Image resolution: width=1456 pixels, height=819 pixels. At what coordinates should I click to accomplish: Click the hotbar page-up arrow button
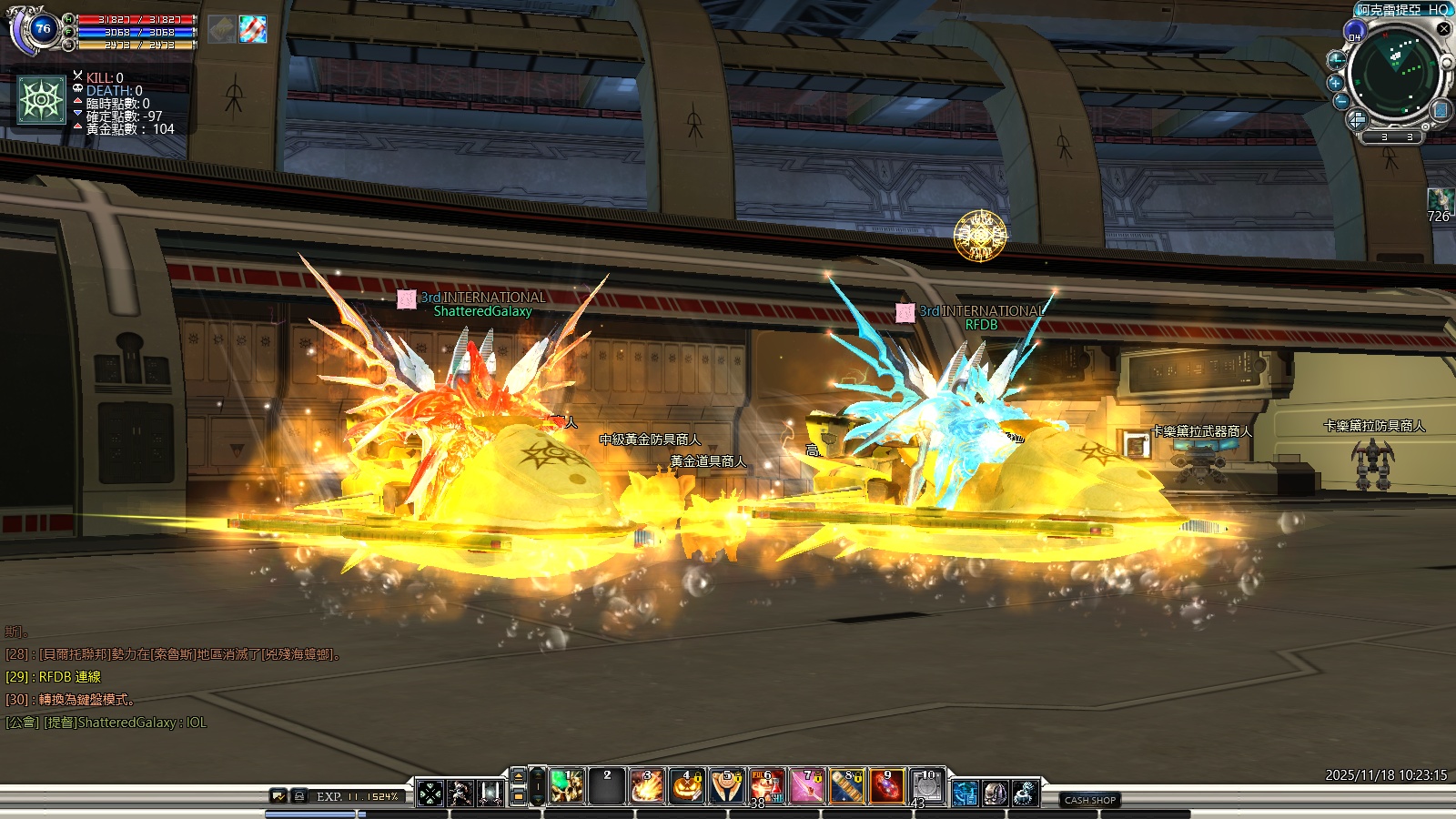coord(519,776)
